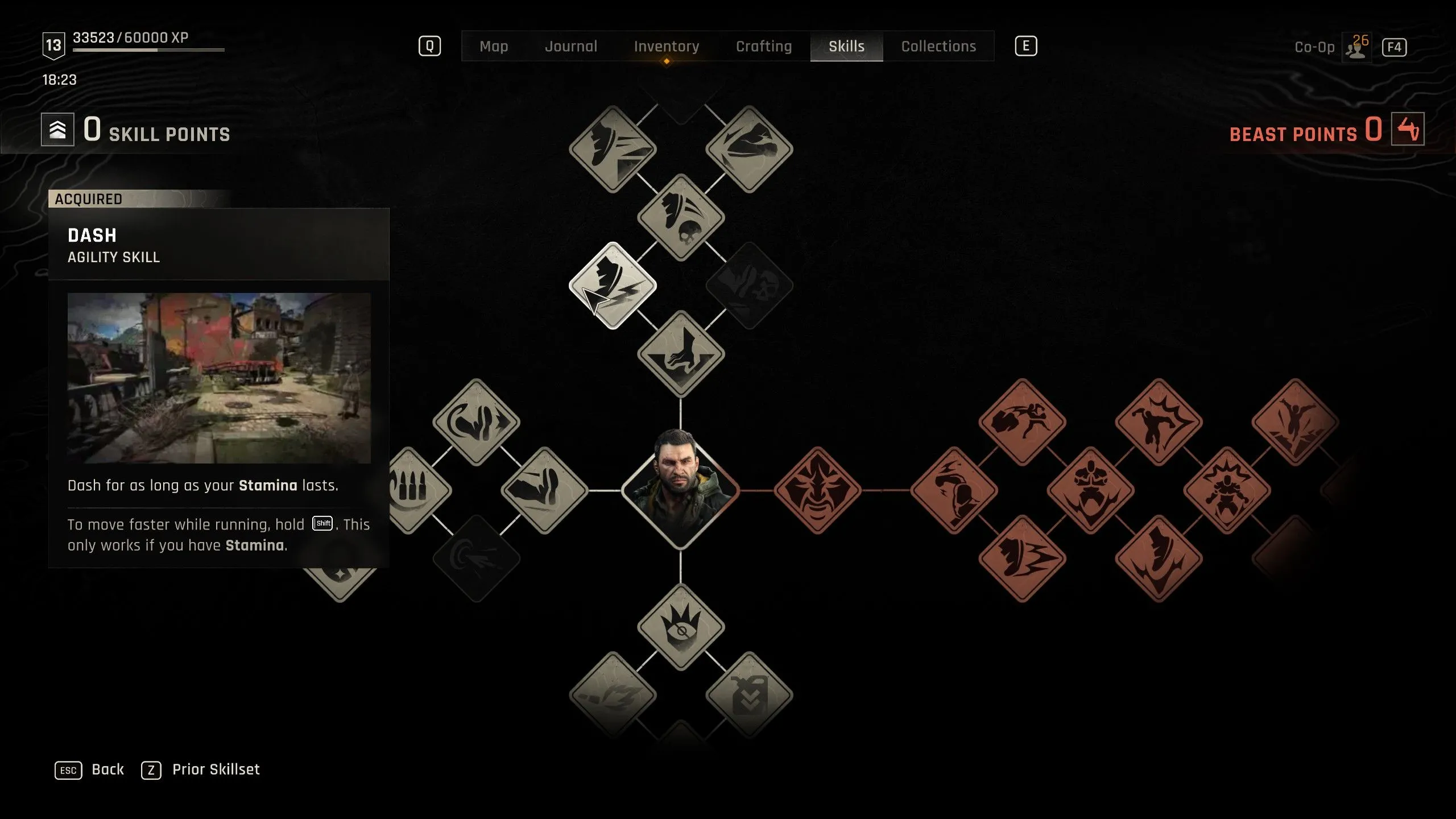Choose the grabbing hand skill node
Image resolution: width=1456 pixels, height=819 pixels.
(681, 354)
